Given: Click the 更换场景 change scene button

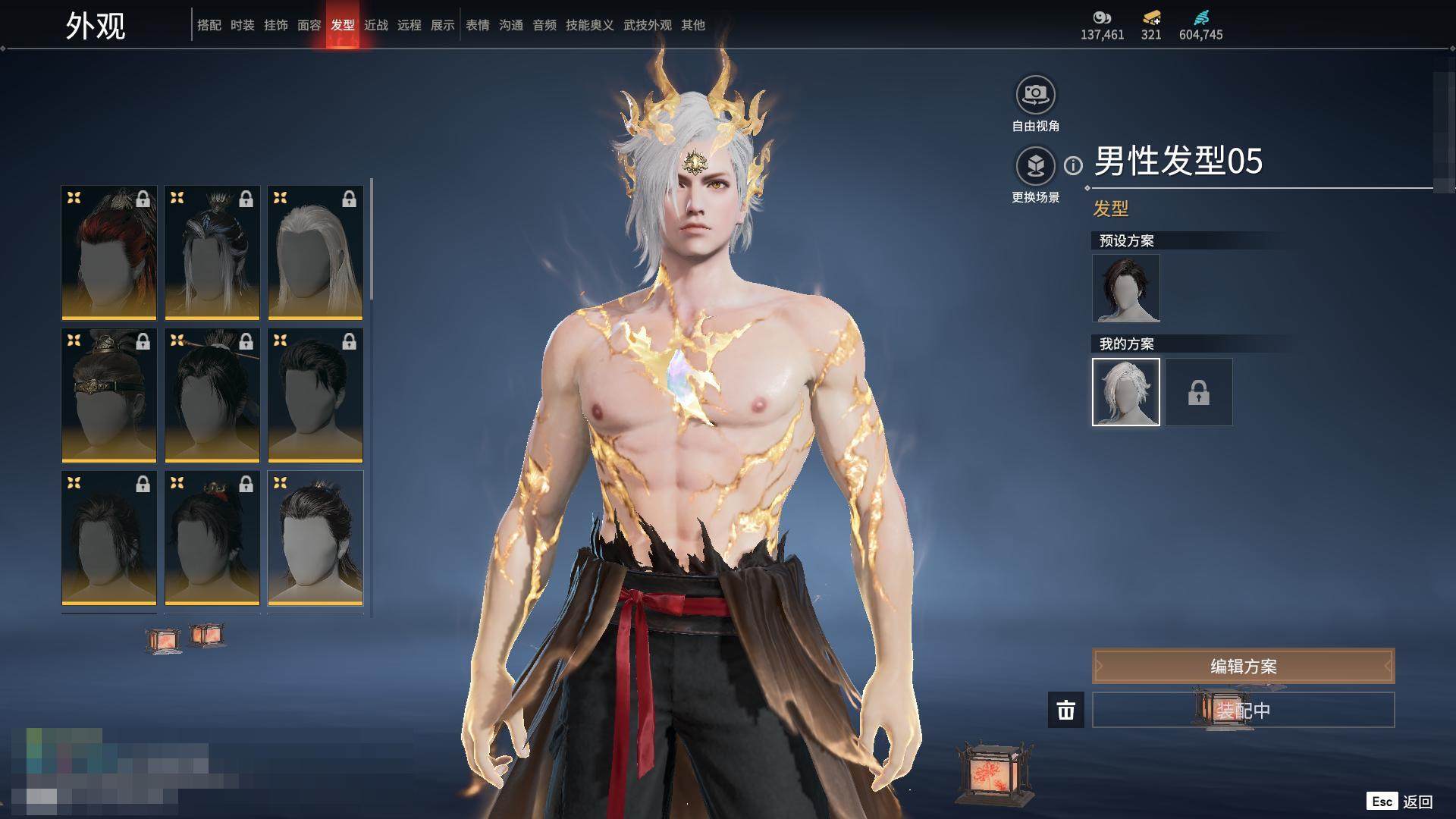Looking at the screenshot, I should 1035,167.
